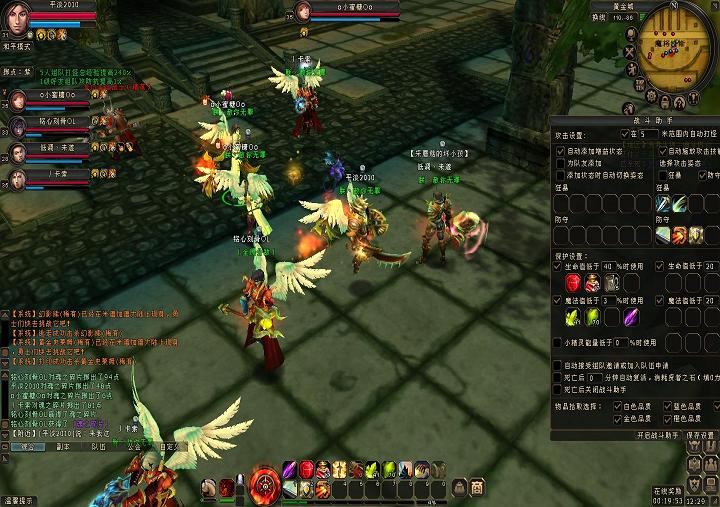Activate the purple slash skill on the hotbar
Viewport: 720px width, 507px height.
tap(290, 469)
